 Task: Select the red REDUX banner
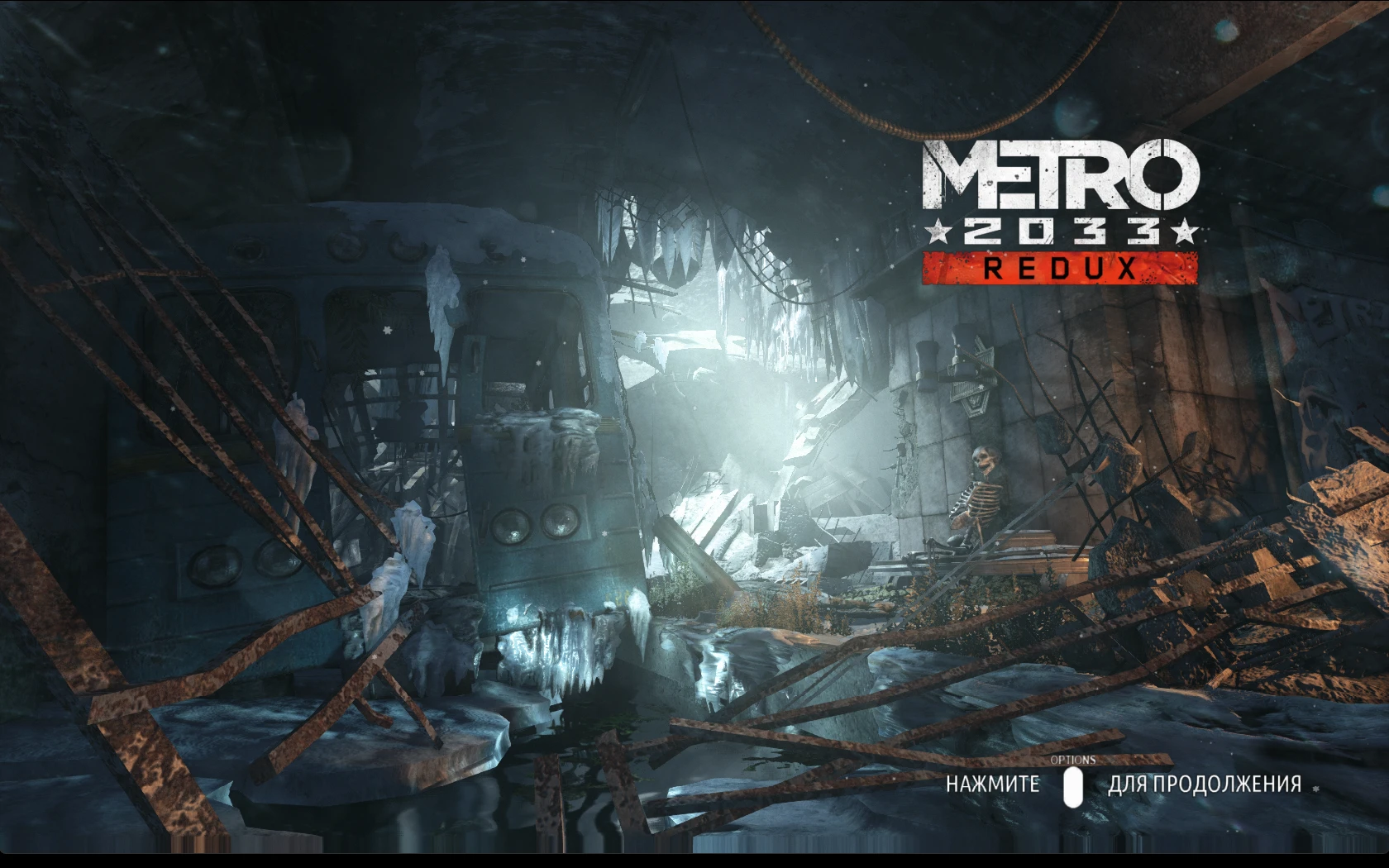coord(1061,266)
